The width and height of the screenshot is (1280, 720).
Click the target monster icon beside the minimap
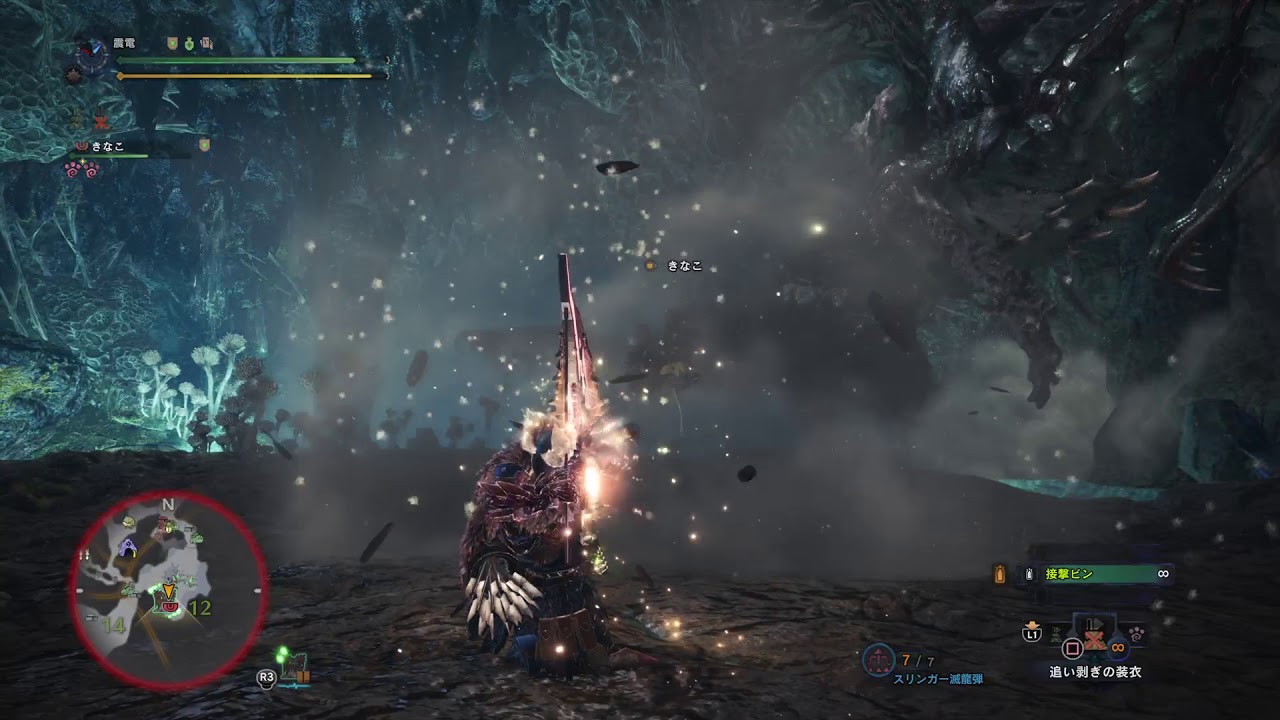point(292,668)
